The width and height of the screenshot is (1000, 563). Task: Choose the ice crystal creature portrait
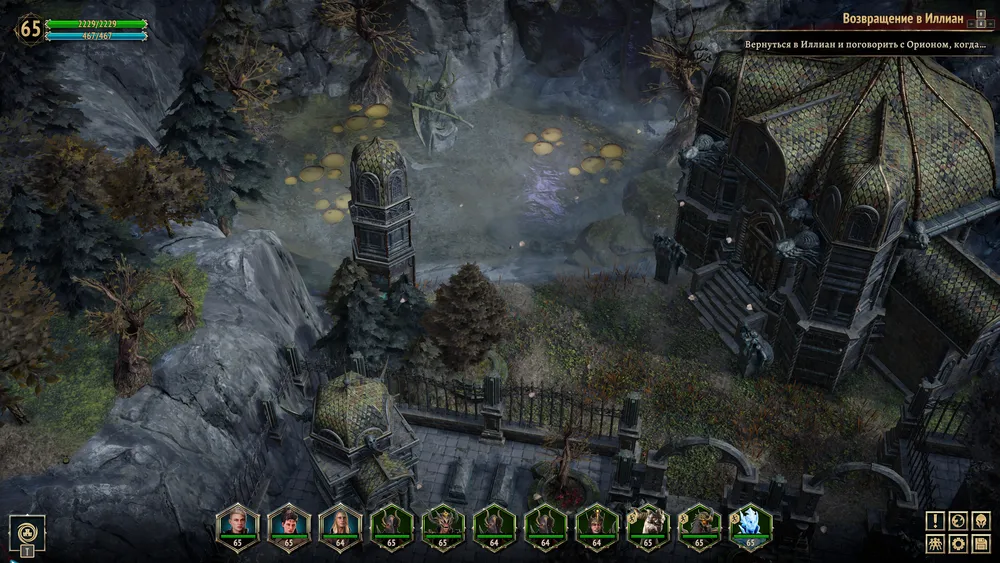click(x=751, y=524)
